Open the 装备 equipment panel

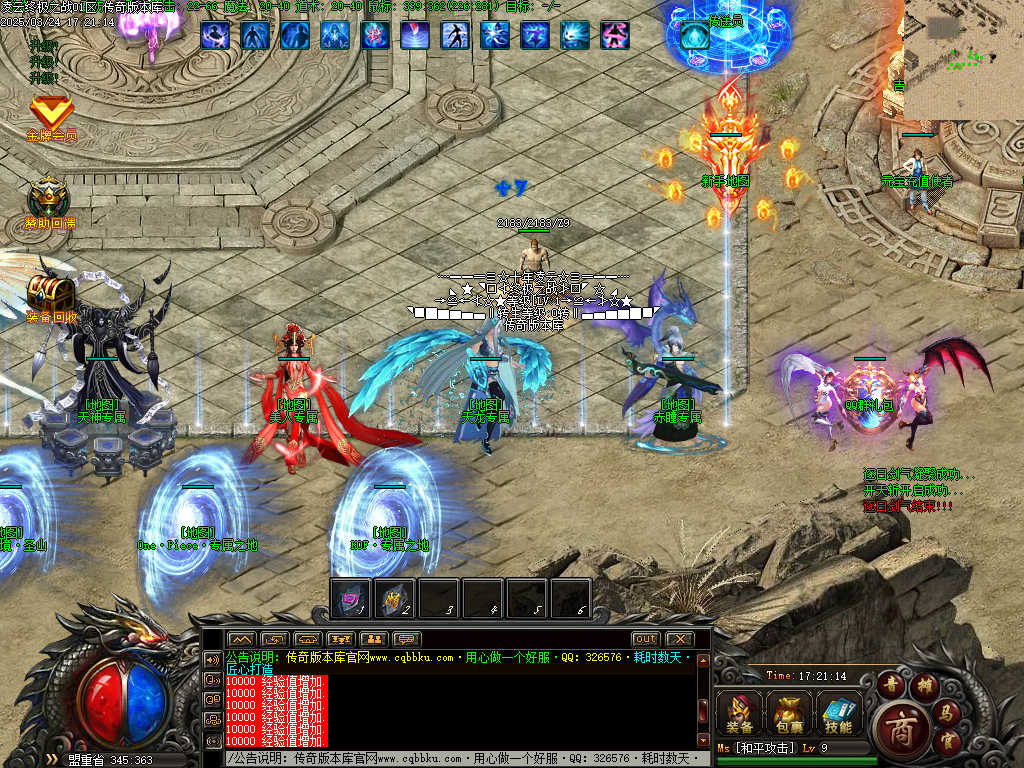click(740, 711)
